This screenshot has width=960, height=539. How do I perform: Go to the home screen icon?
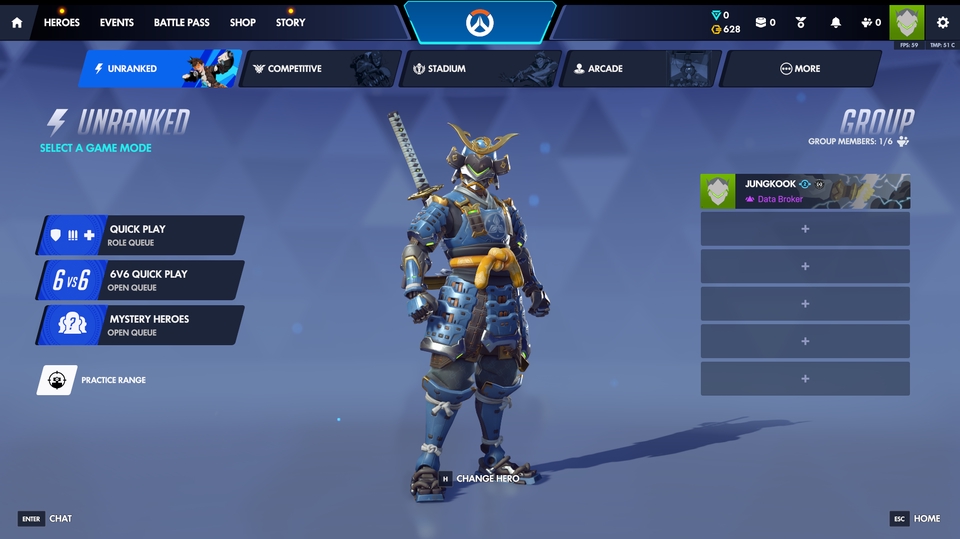pyautogui.click(x=17, y=22)
